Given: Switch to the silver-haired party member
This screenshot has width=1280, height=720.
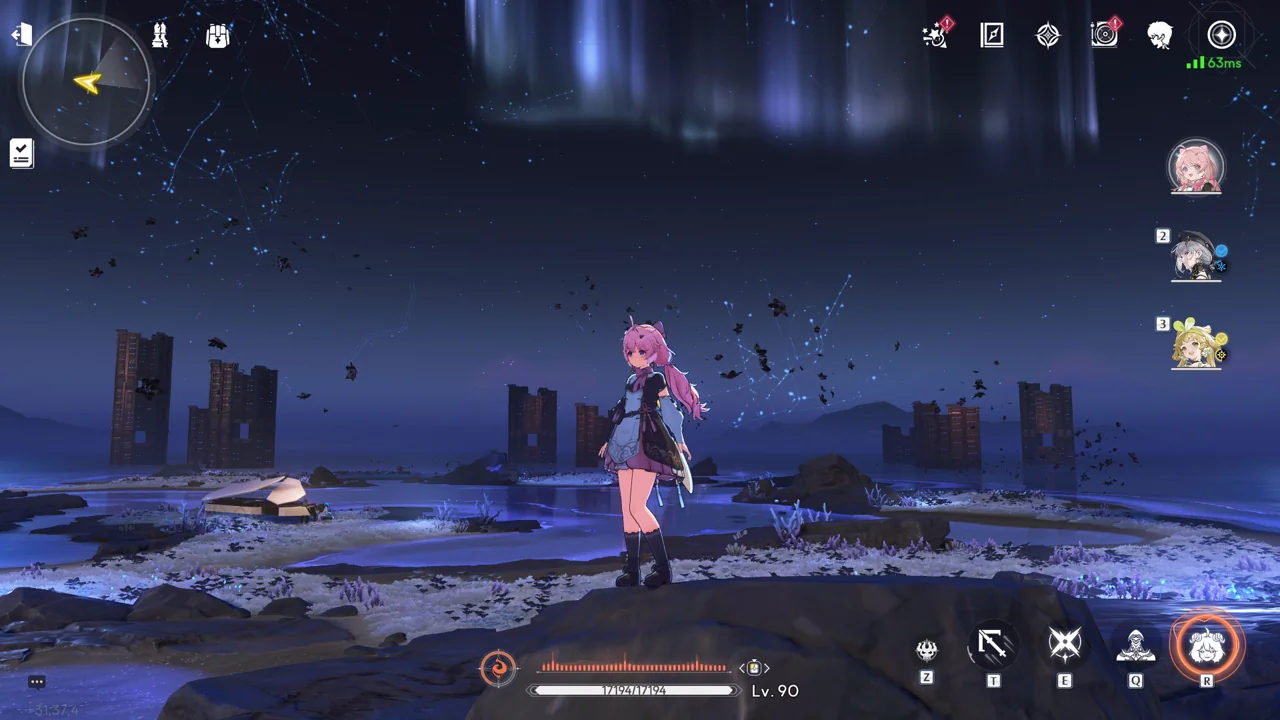Looking at the screenshot, I should 1195,255.
